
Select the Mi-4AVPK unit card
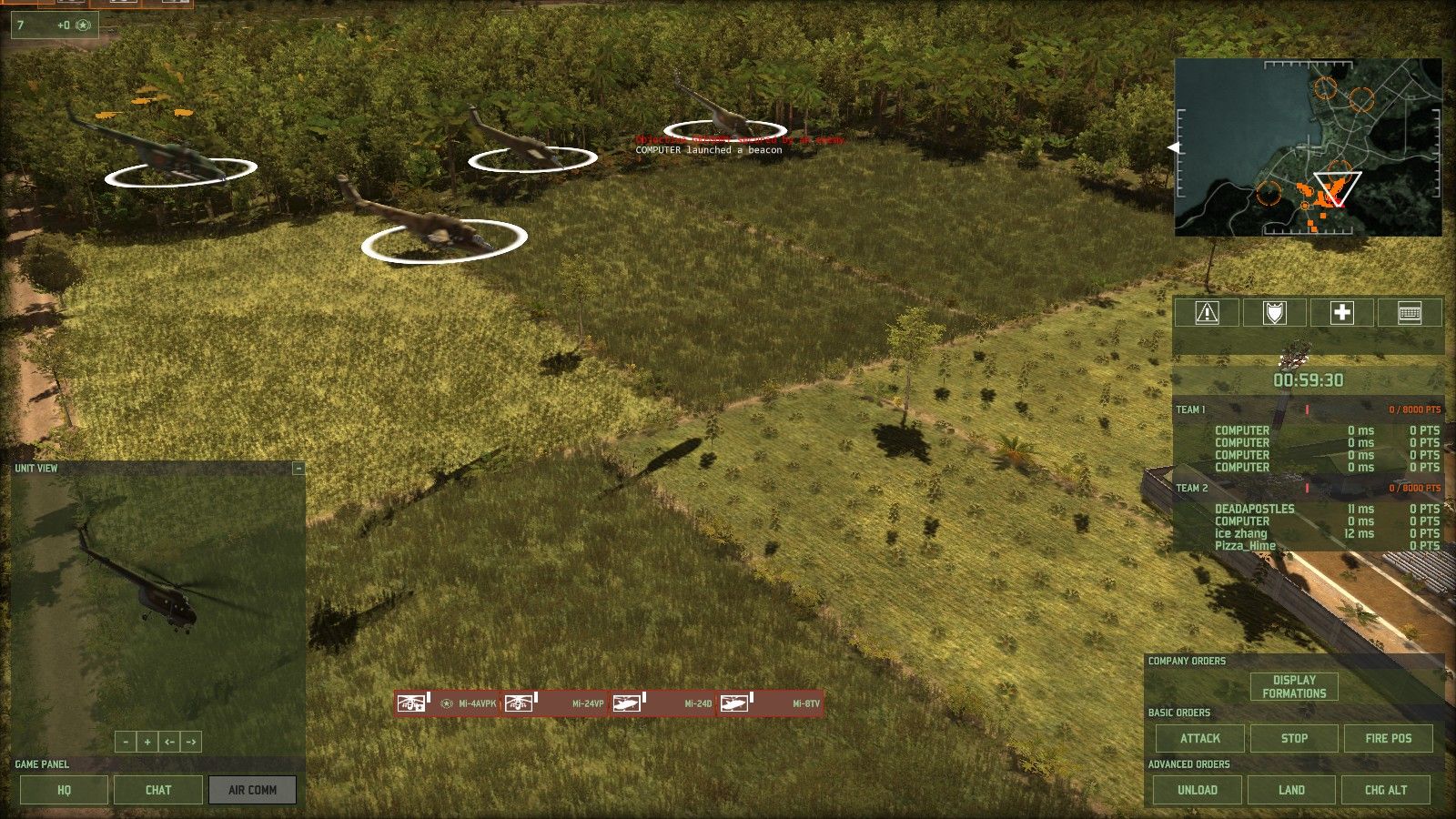[x=448, y=703]
